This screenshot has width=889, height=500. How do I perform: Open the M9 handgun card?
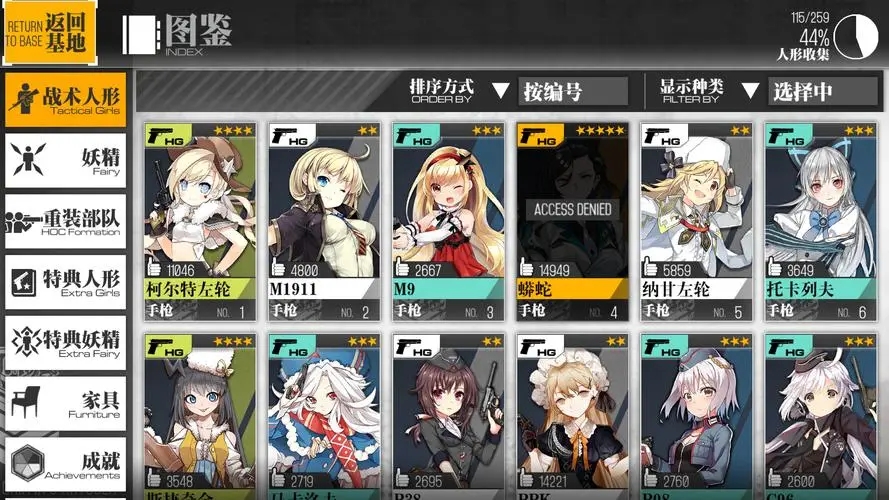pyautogui.click(x=448, y=220)
